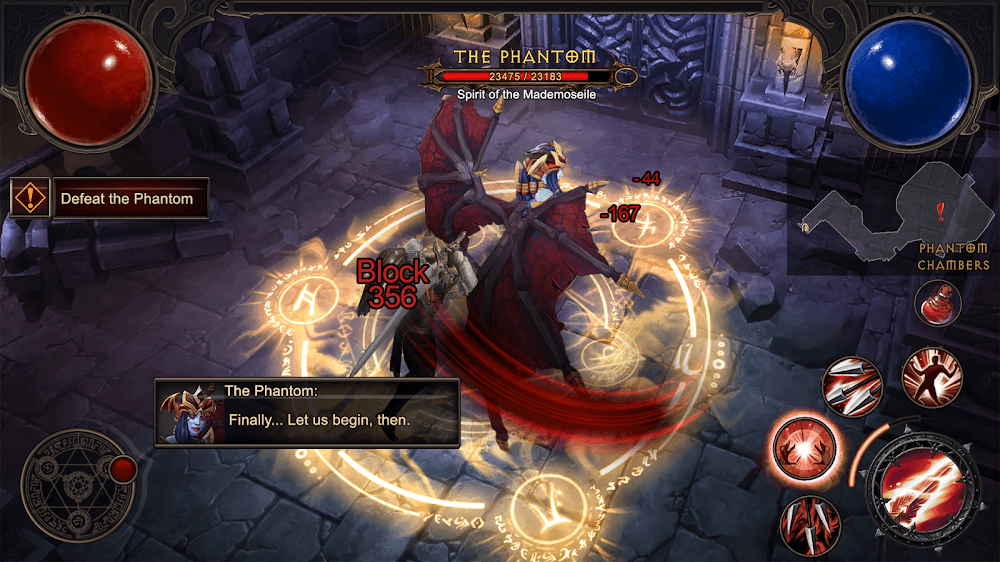
Task: Use the falling daggers skill
Action: pos(810,524)
